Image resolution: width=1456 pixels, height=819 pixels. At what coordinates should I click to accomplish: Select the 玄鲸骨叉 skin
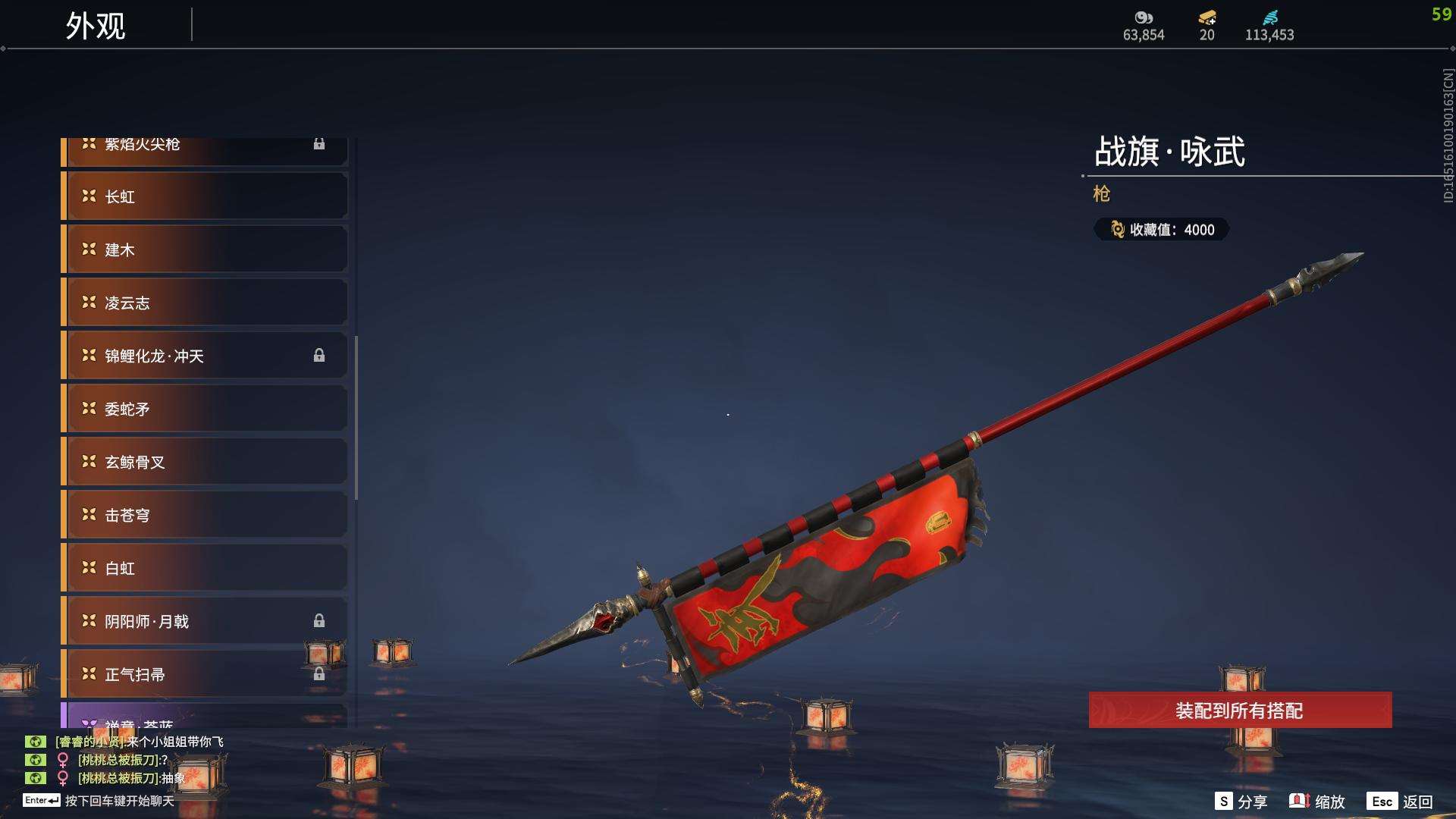click(205, 462)
